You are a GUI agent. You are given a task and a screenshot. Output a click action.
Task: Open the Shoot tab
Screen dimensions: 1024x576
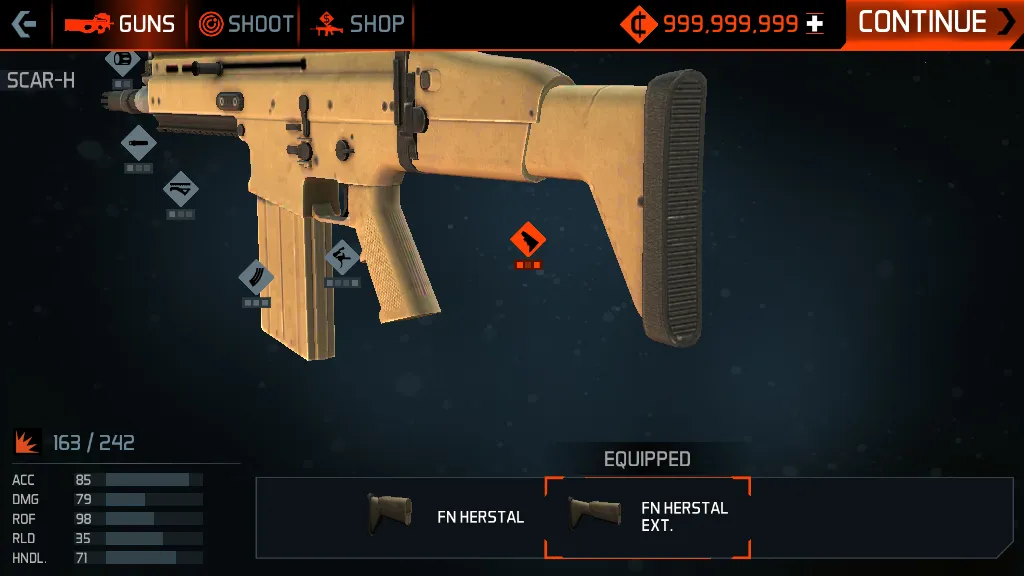pos(246,24)
